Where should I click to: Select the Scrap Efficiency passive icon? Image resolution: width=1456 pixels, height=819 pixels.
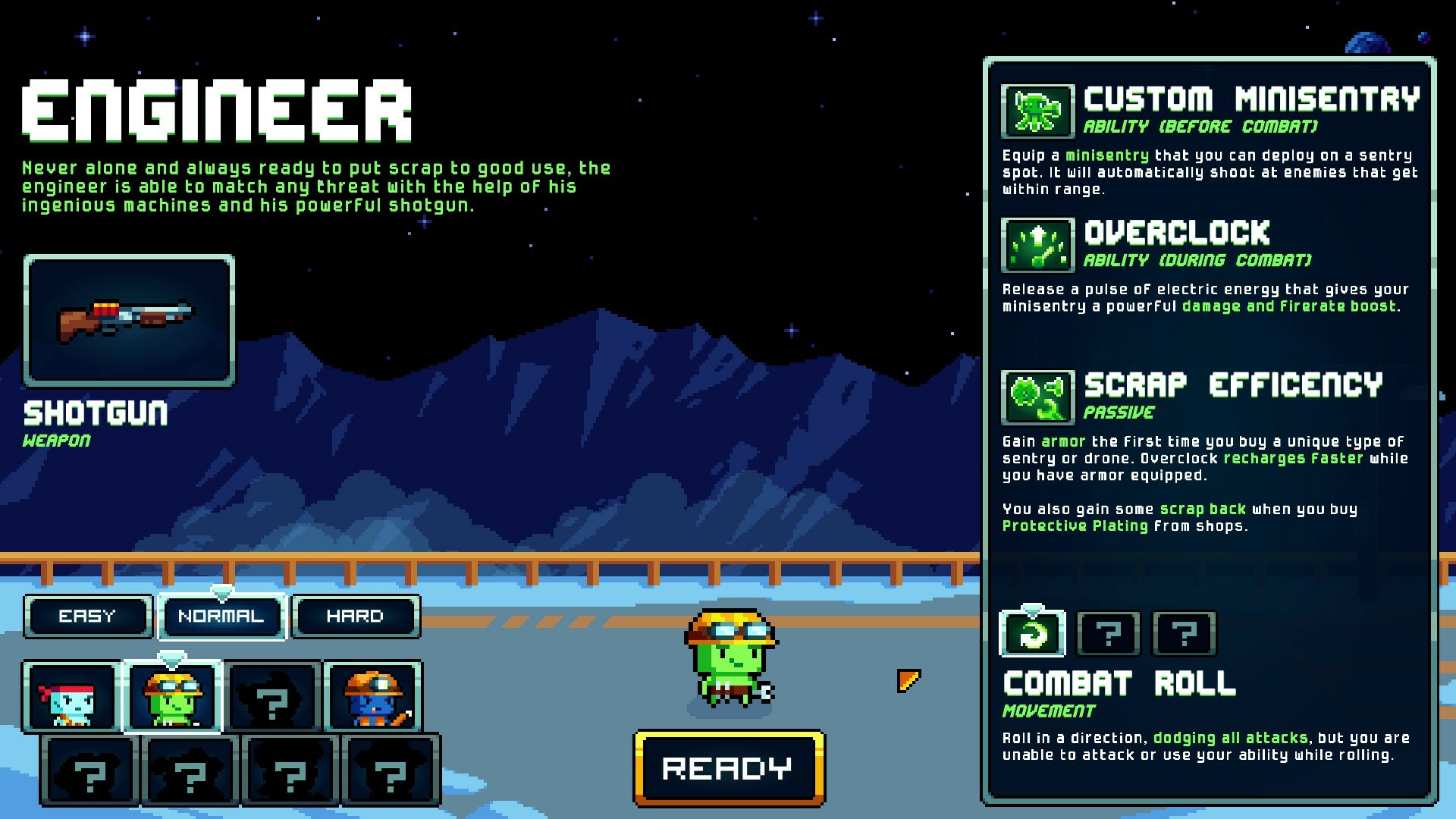1037,397
